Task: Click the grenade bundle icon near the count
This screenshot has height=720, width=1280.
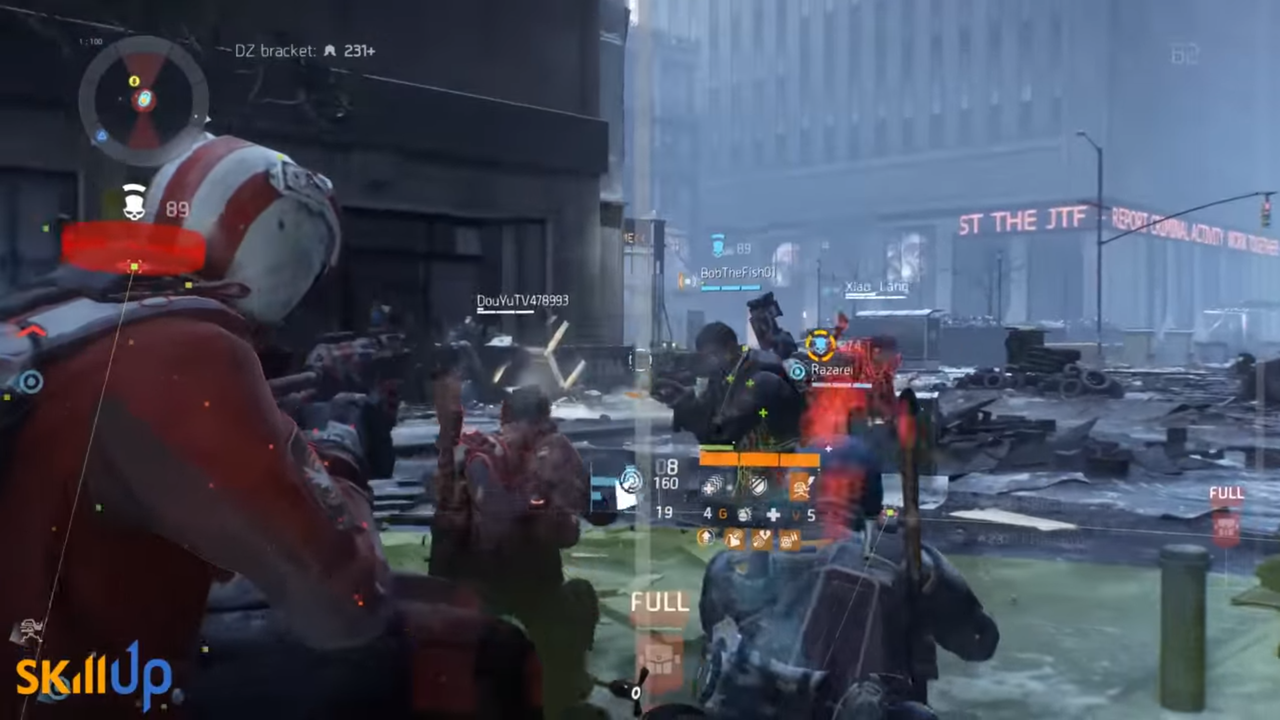Action: (x=745, y=514)
